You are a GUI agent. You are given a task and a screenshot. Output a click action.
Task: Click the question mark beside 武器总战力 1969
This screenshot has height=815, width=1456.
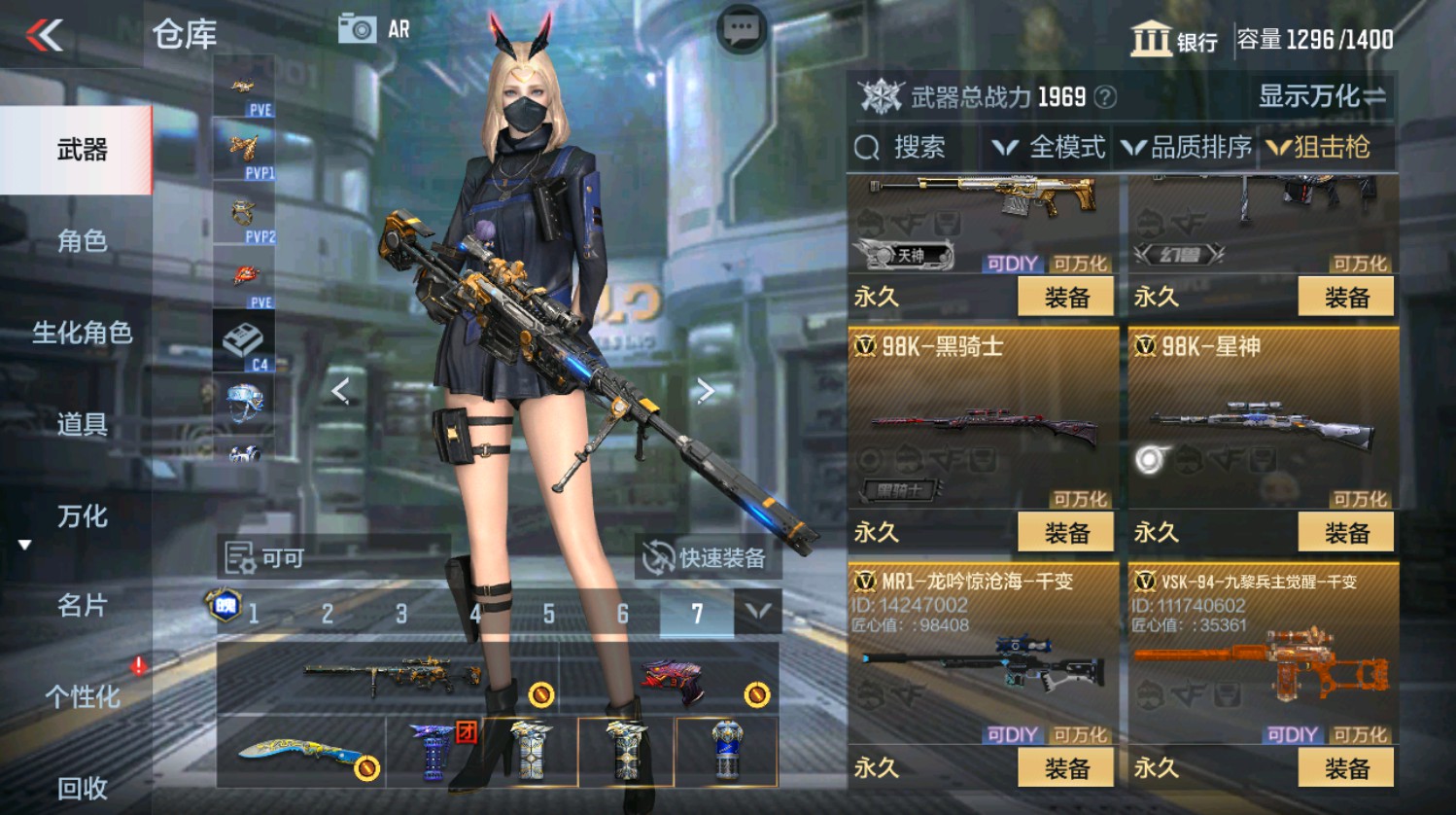point(1103,97)
